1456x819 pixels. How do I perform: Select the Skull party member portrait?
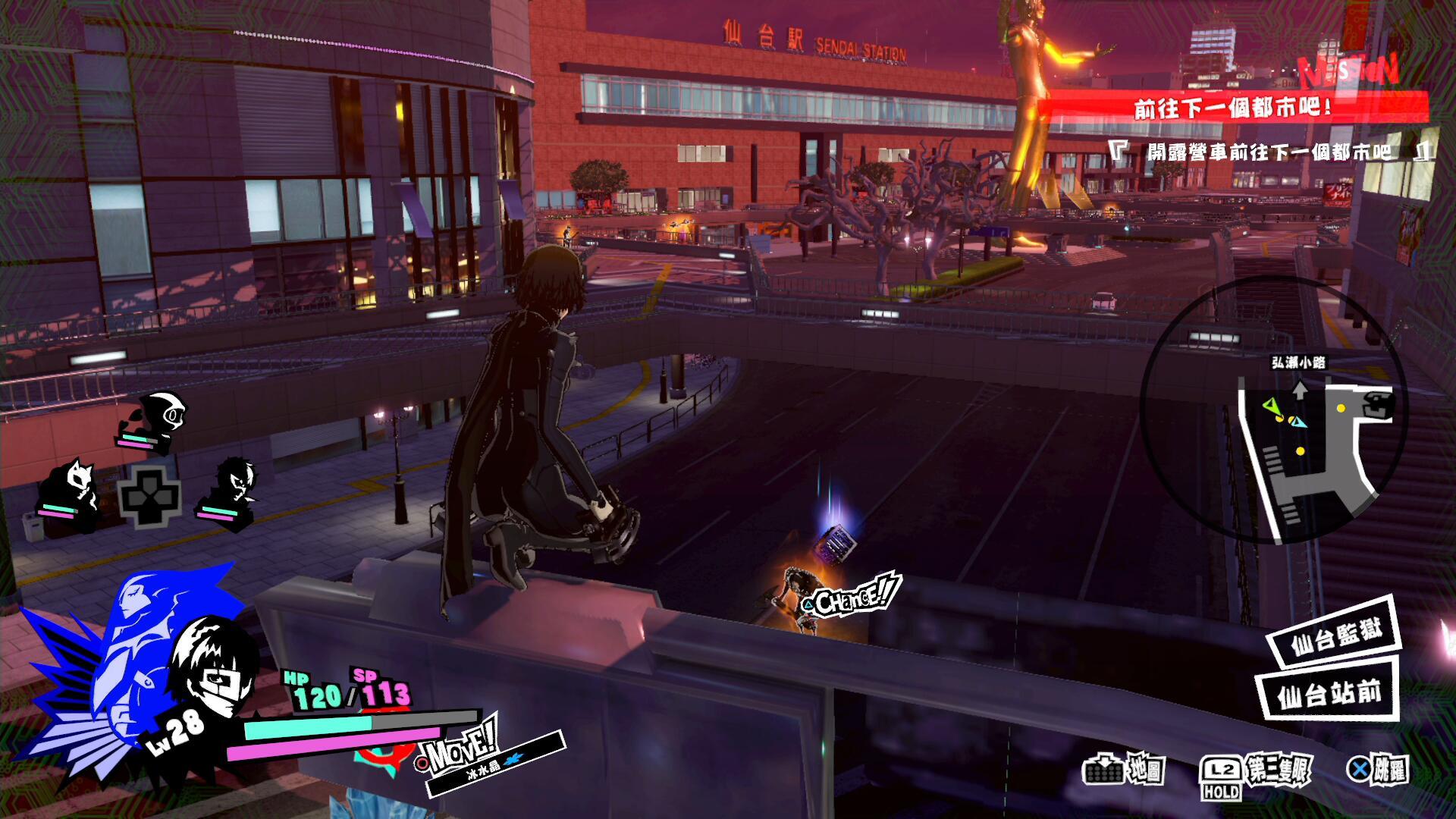pyautogui.click(x=155, y=419)
